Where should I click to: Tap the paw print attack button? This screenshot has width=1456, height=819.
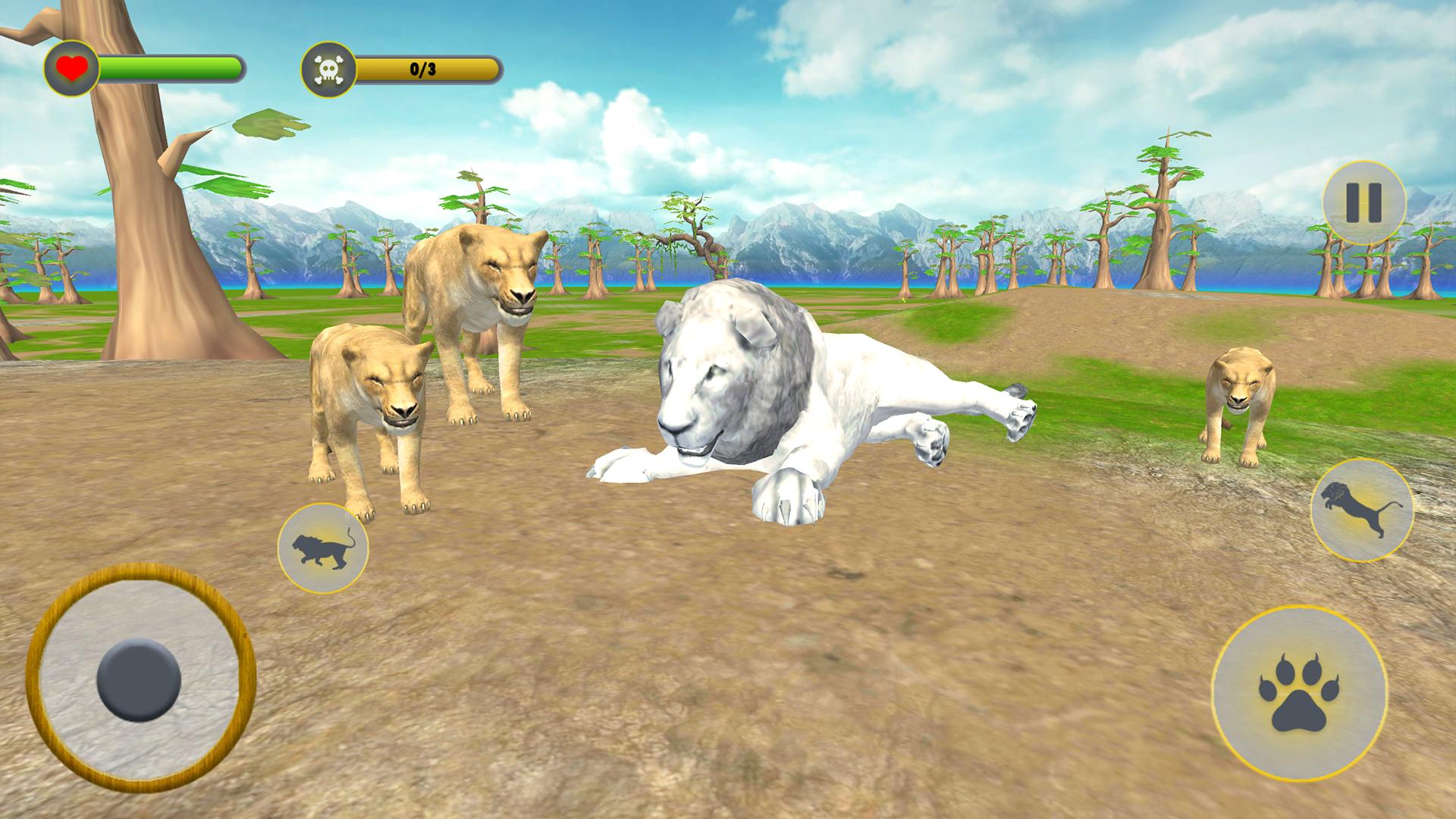point(1299,693)
